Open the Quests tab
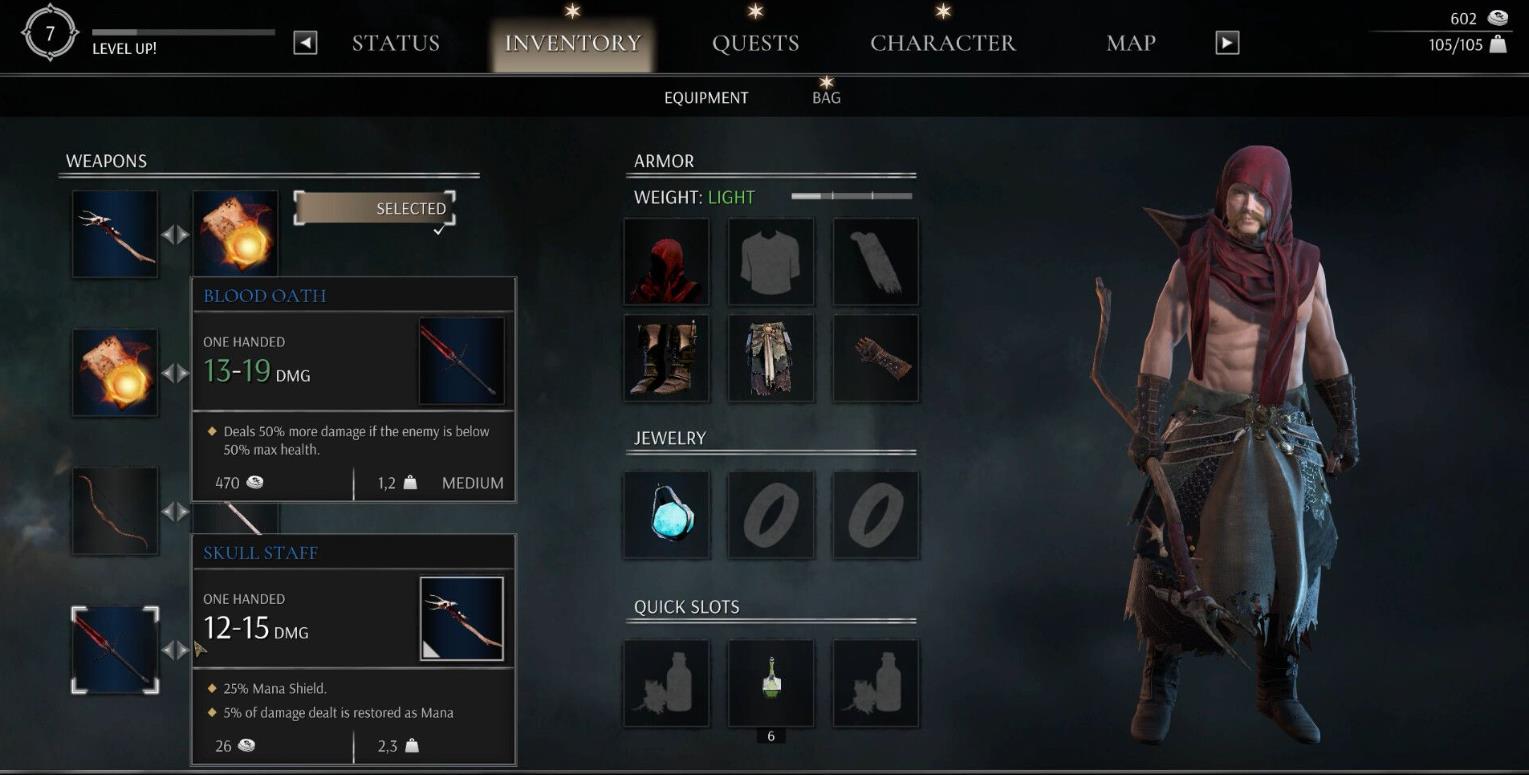 [x=755, y=43]
